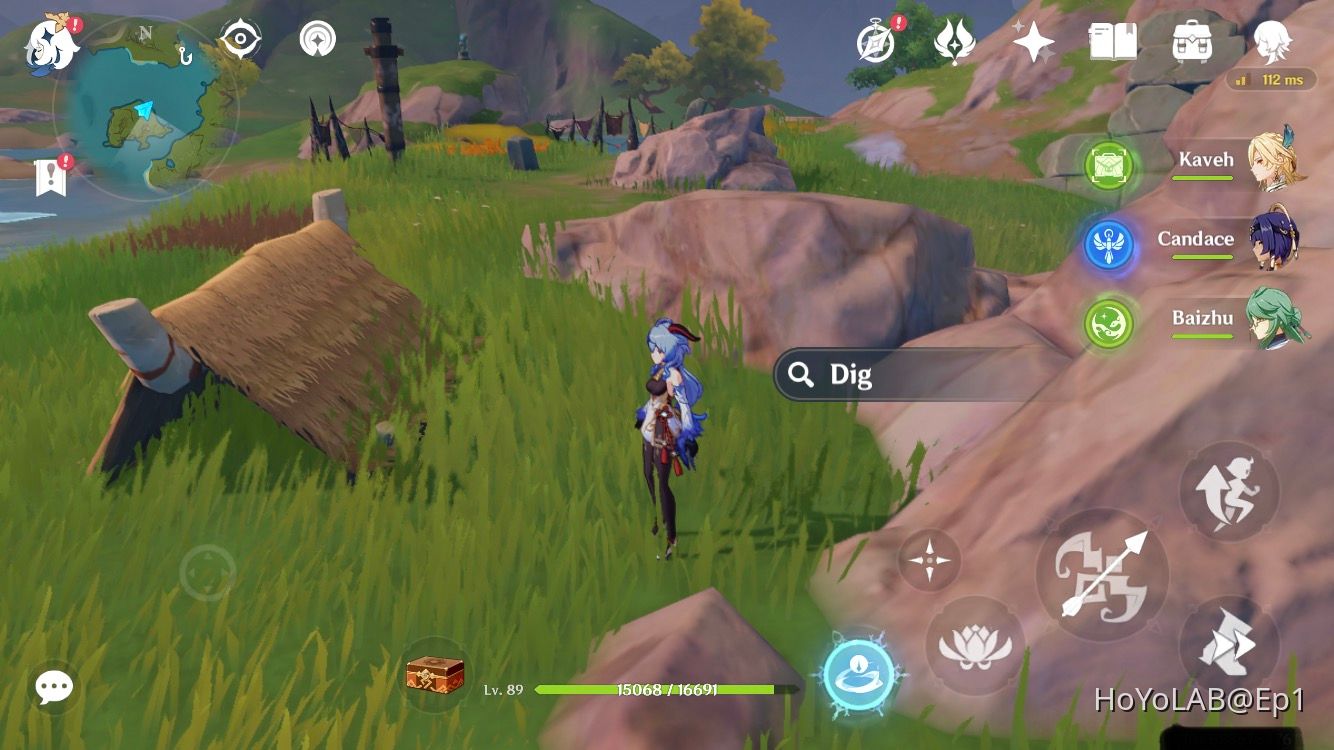Open the in-game chat bubble
The image size is (1334, 750).
click(x=51, y=687)
